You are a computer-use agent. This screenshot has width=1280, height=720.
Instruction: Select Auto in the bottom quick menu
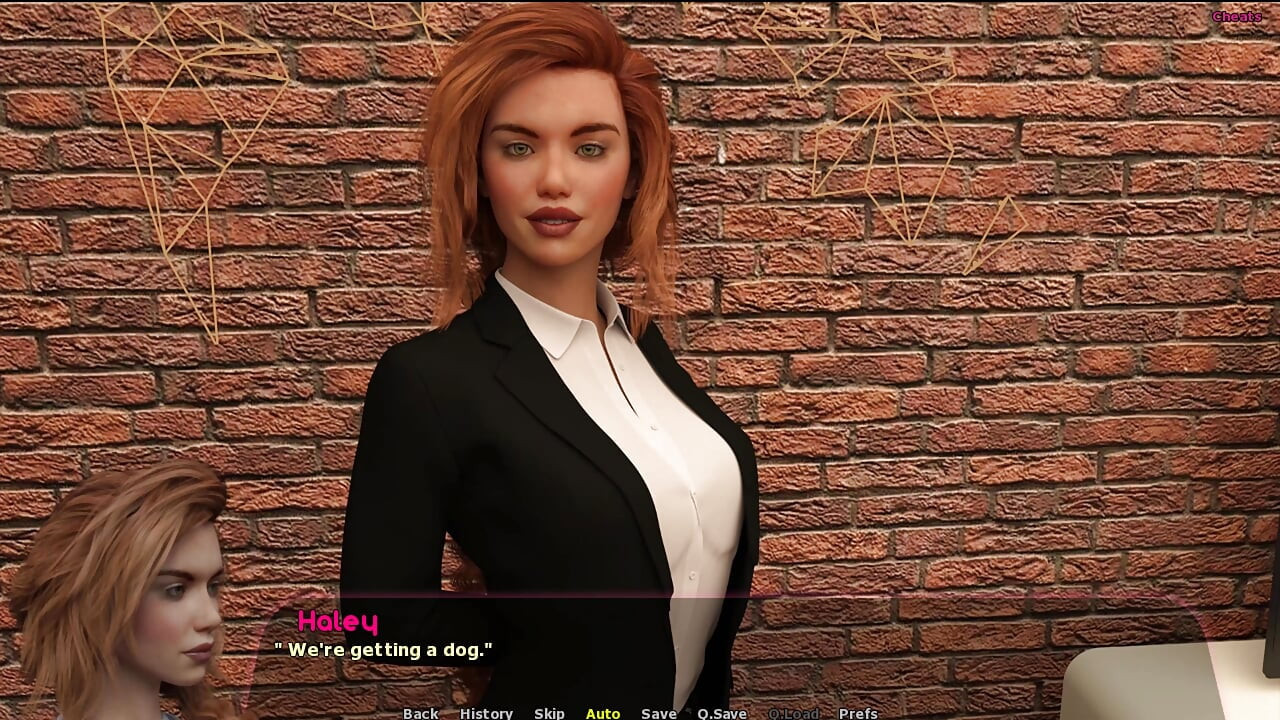coord(603,714)
